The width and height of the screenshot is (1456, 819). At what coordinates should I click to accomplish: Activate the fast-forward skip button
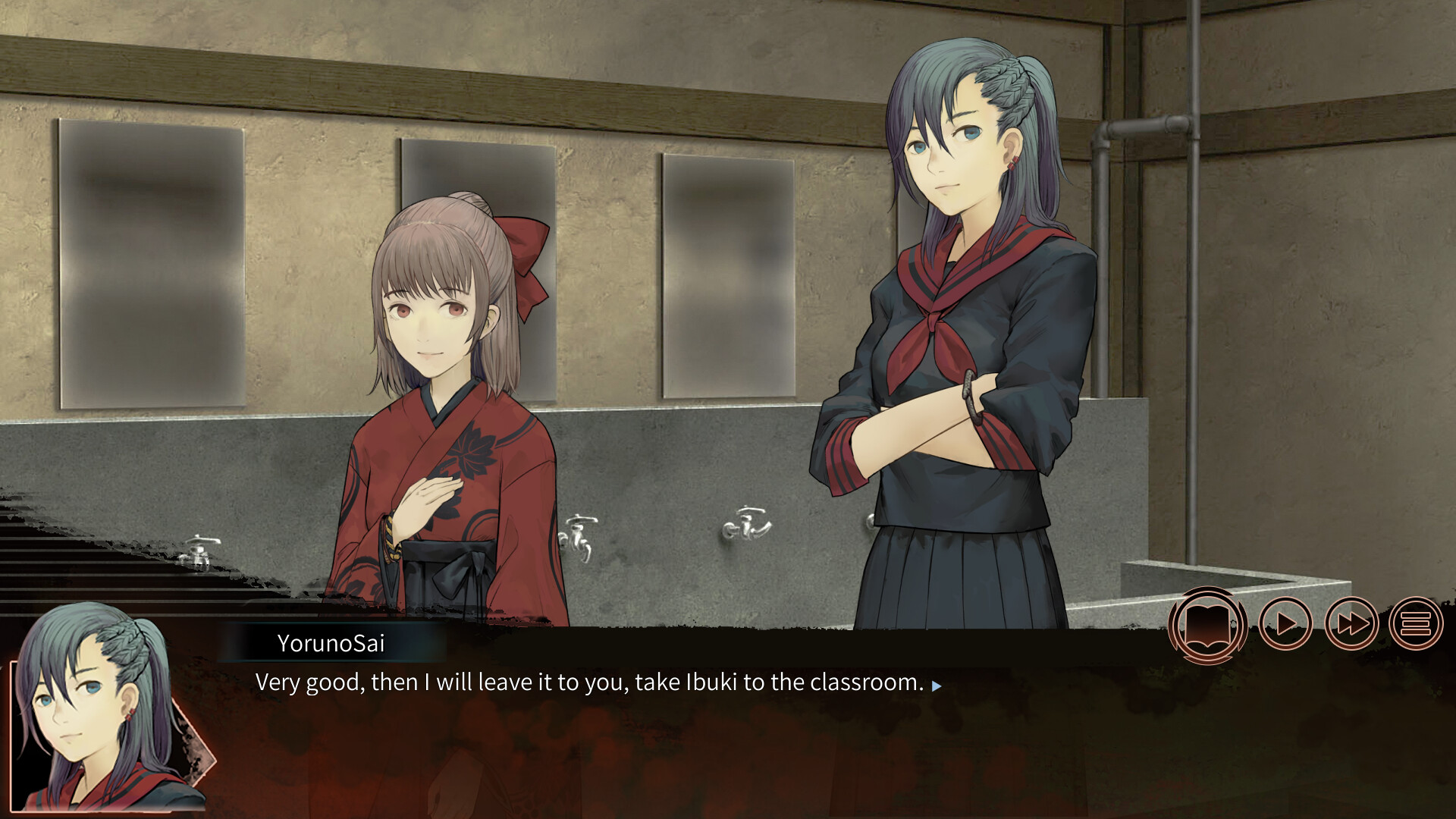(x=1351, y=624)
